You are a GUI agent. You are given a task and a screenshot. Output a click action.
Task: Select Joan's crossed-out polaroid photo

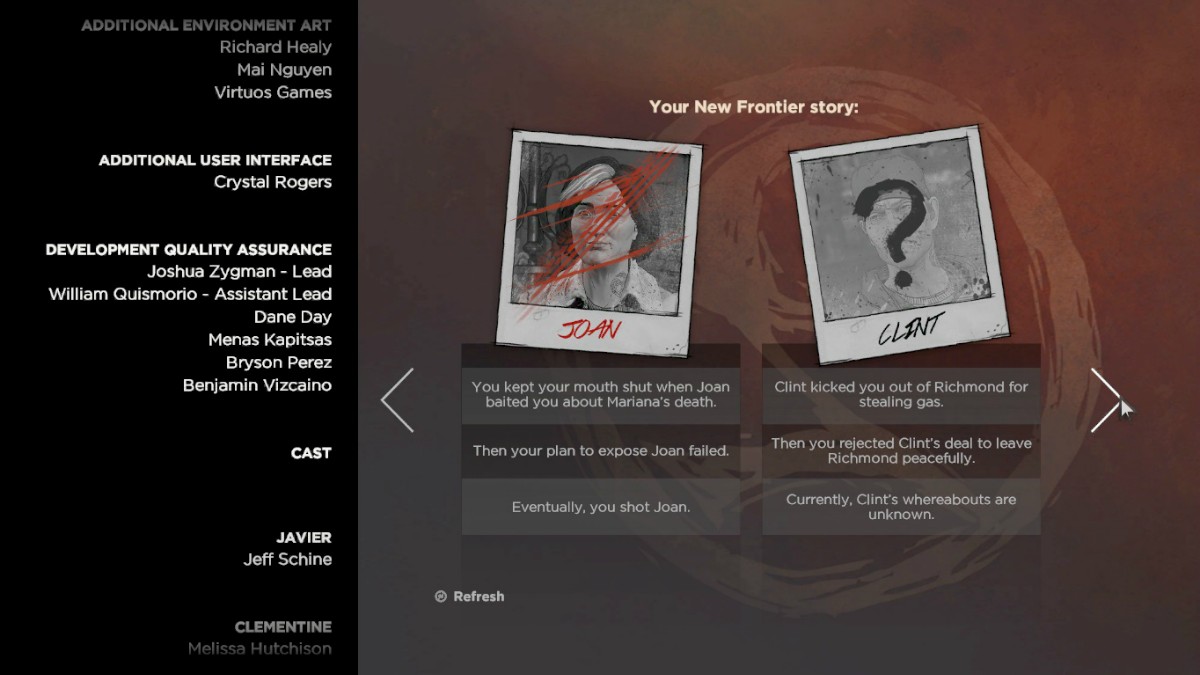click(x=600, y=240)
